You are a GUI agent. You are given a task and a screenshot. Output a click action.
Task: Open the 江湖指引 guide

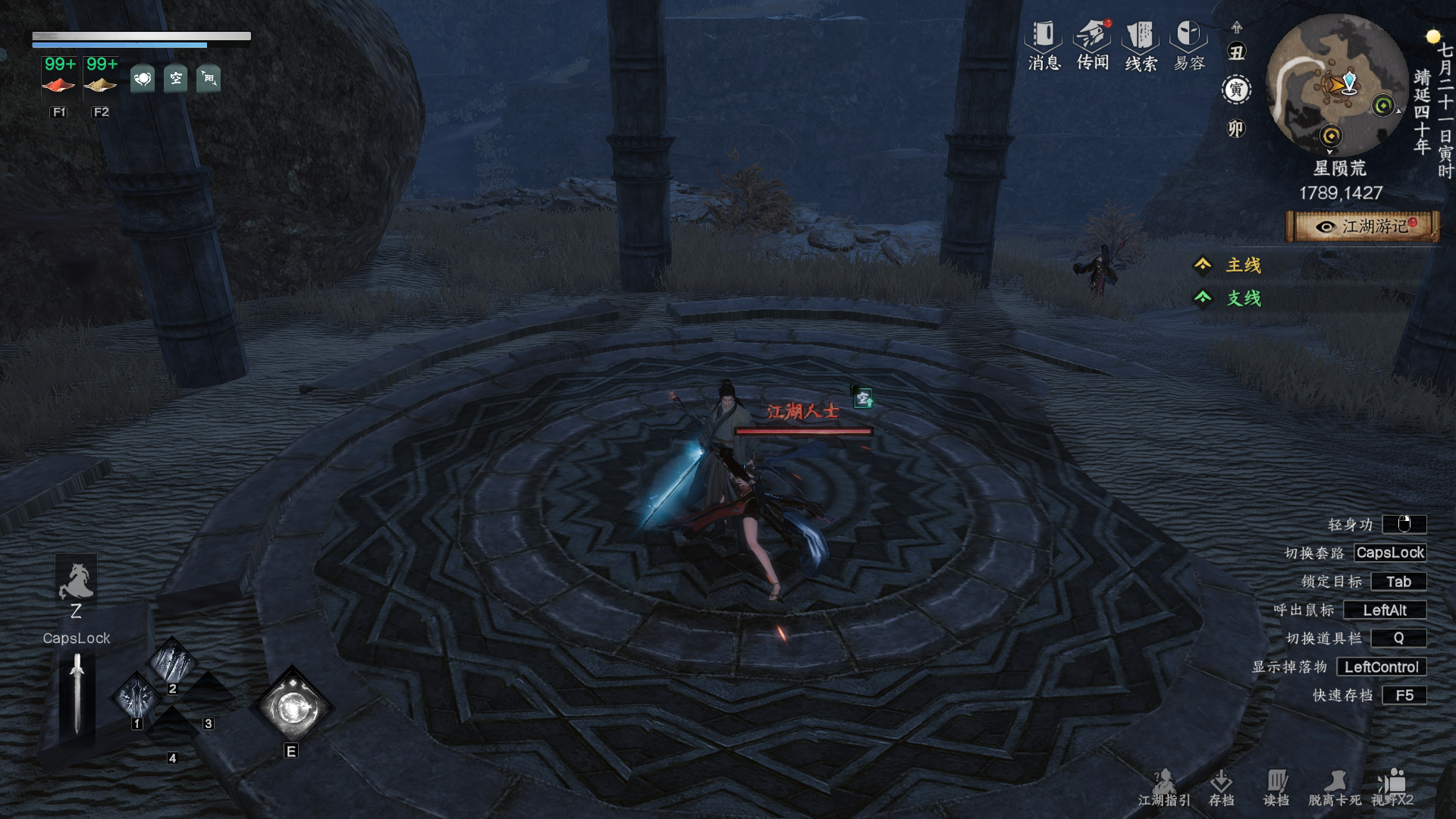pos(1164,787)
